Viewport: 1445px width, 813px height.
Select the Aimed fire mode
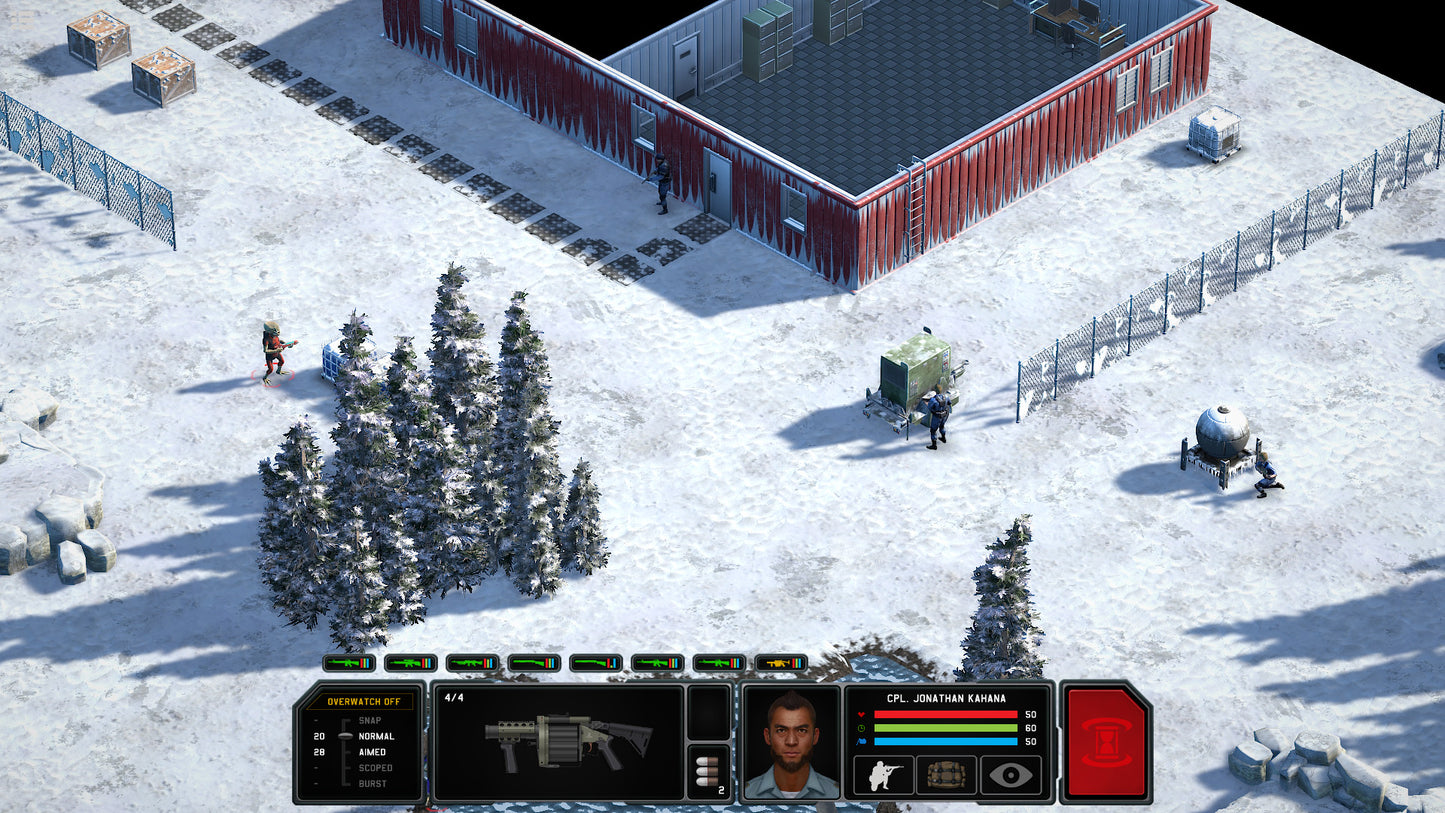coord(373,752)
